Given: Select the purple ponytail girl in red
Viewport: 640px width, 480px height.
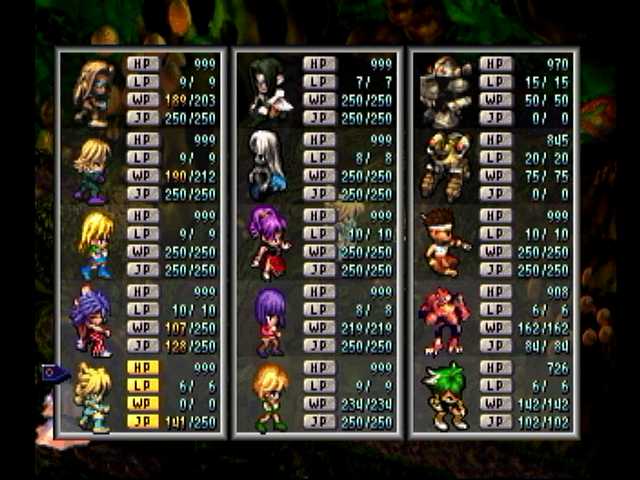Looking at the screenshot, I should pos(269,243).
